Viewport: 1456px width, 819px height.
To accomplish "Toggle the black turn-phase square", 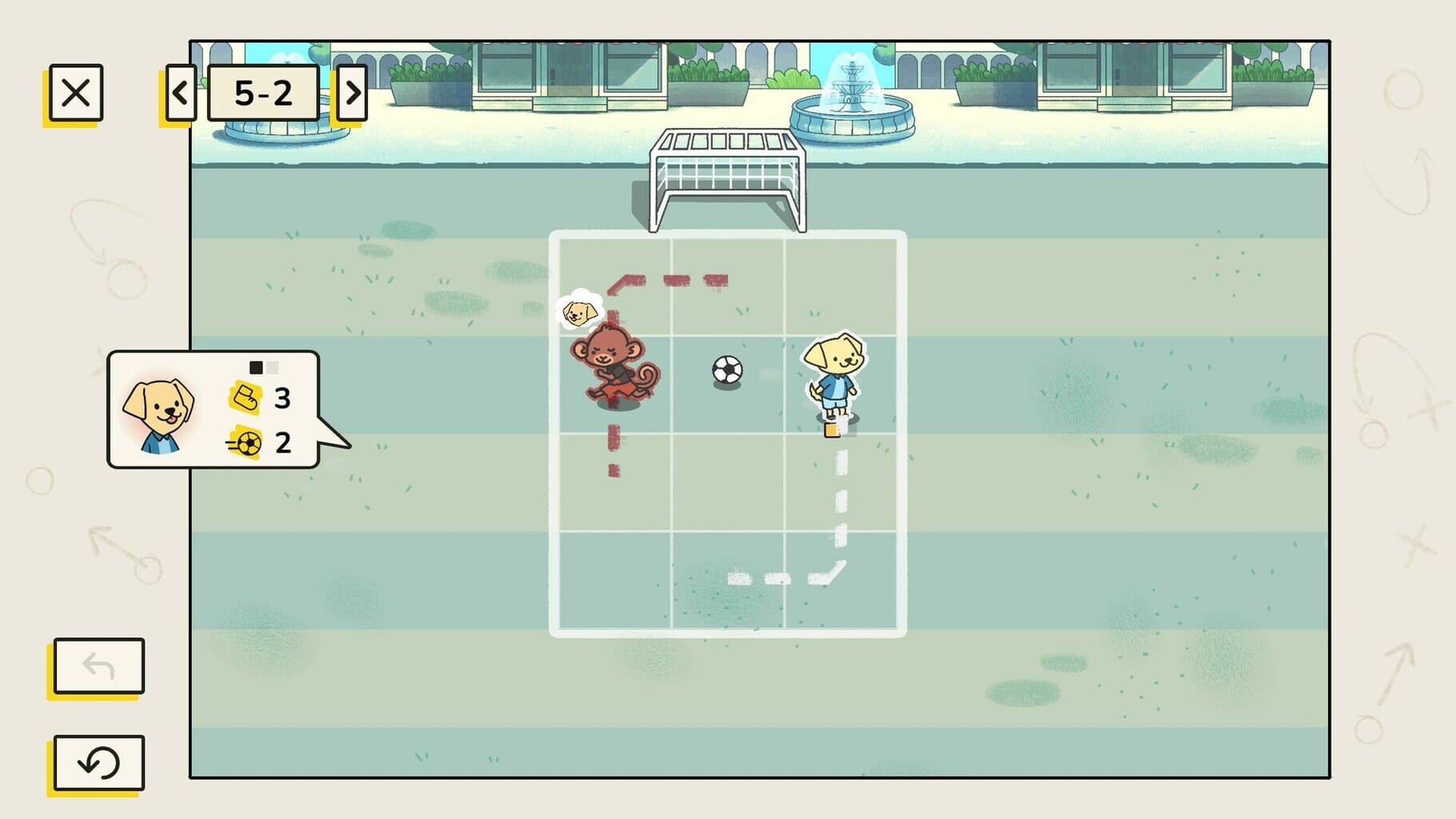I will (255, 366).
